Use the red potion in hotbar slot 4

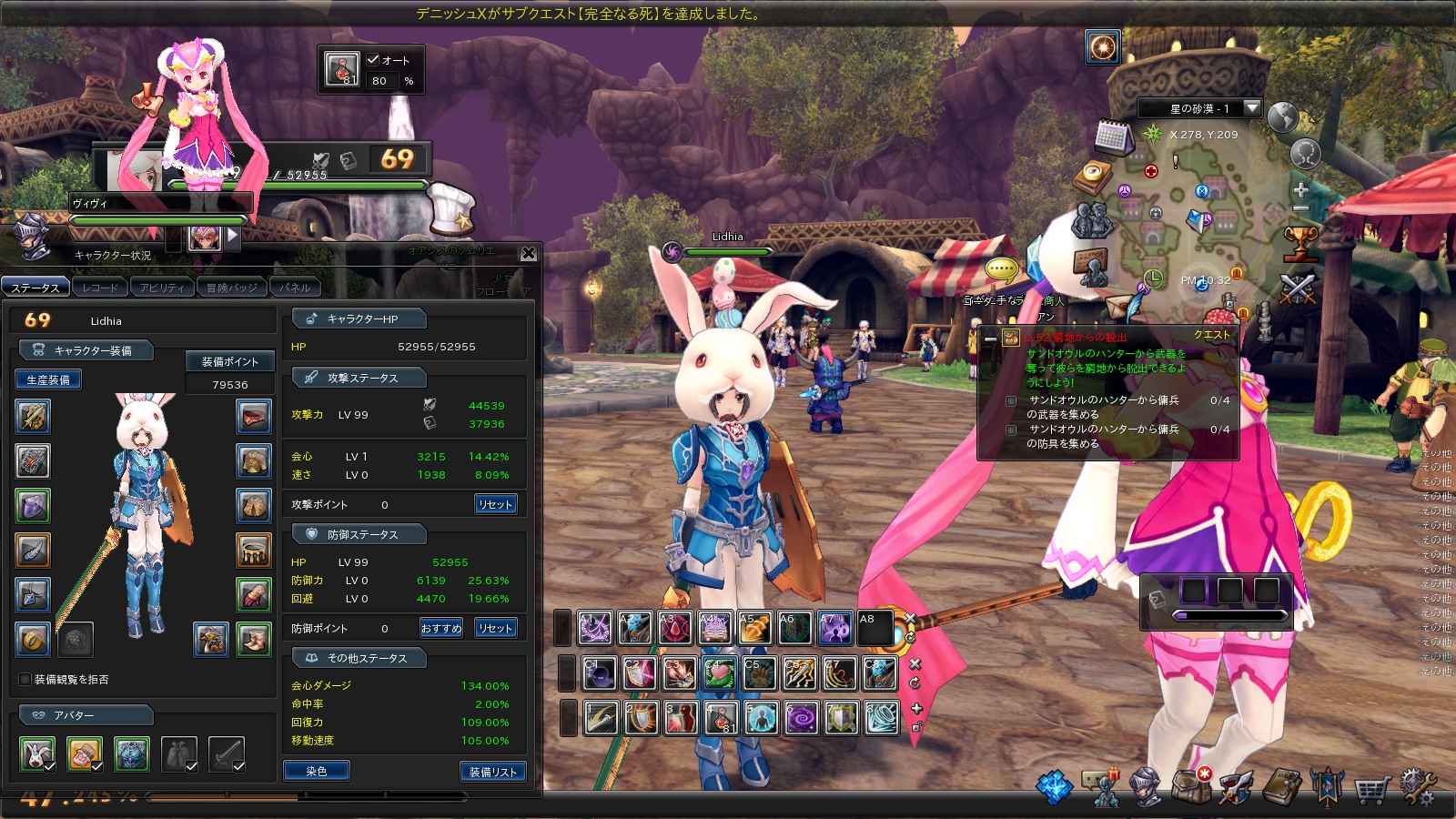(x=721, y=719)
